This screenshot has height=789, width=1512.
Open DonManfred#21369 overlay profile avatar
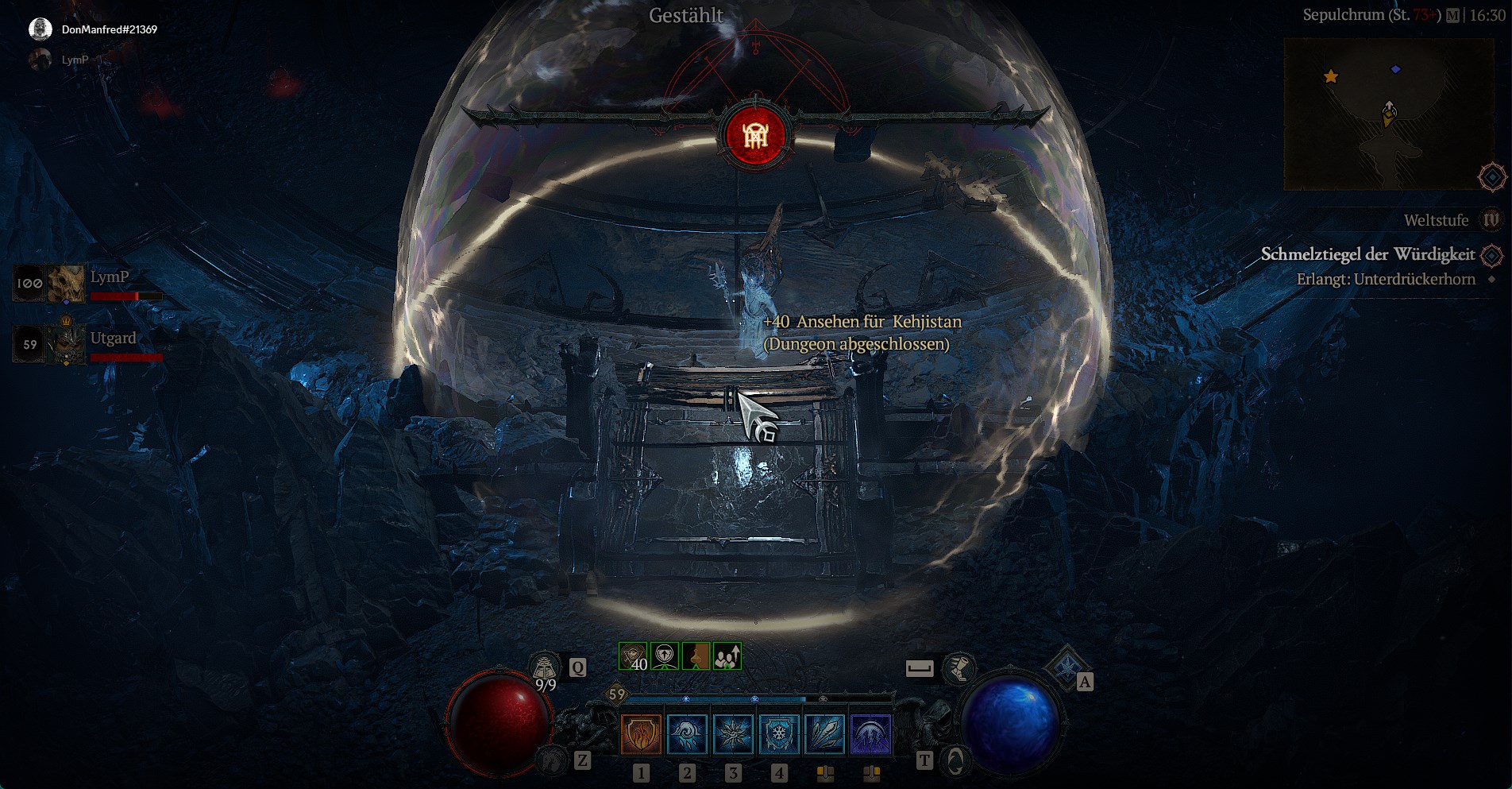[x=40, y=29]
